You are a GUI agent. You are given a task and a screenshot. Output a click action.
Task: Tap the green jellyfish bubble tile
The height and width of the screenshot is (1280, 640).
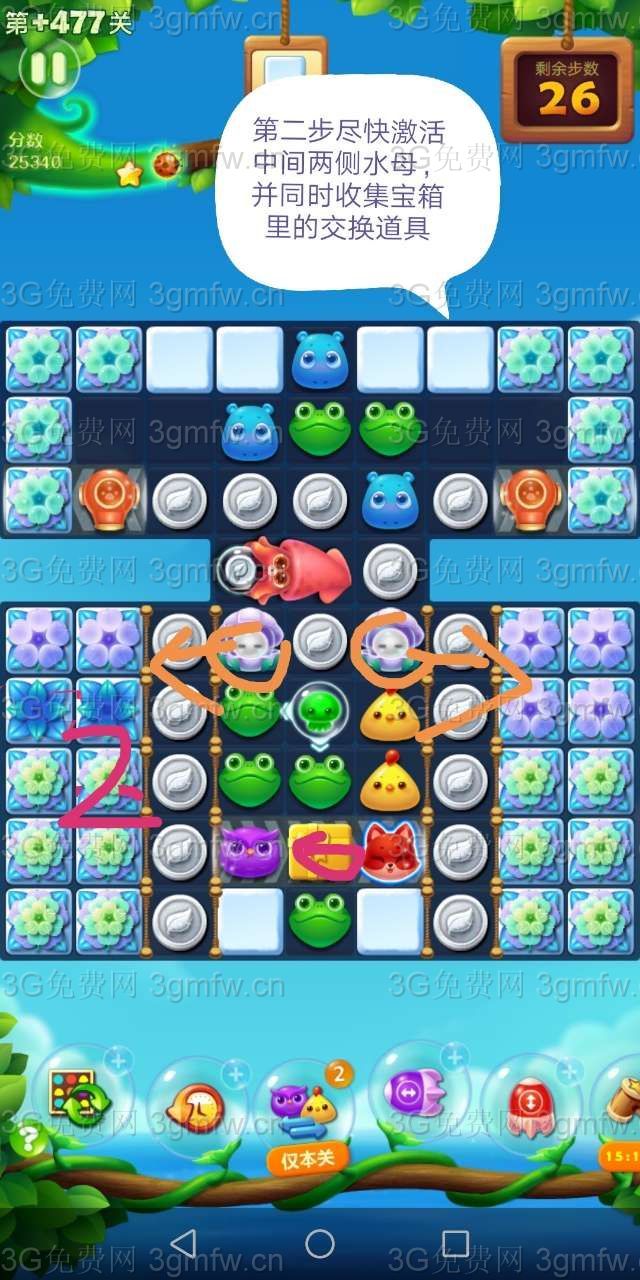coord(319,712)
